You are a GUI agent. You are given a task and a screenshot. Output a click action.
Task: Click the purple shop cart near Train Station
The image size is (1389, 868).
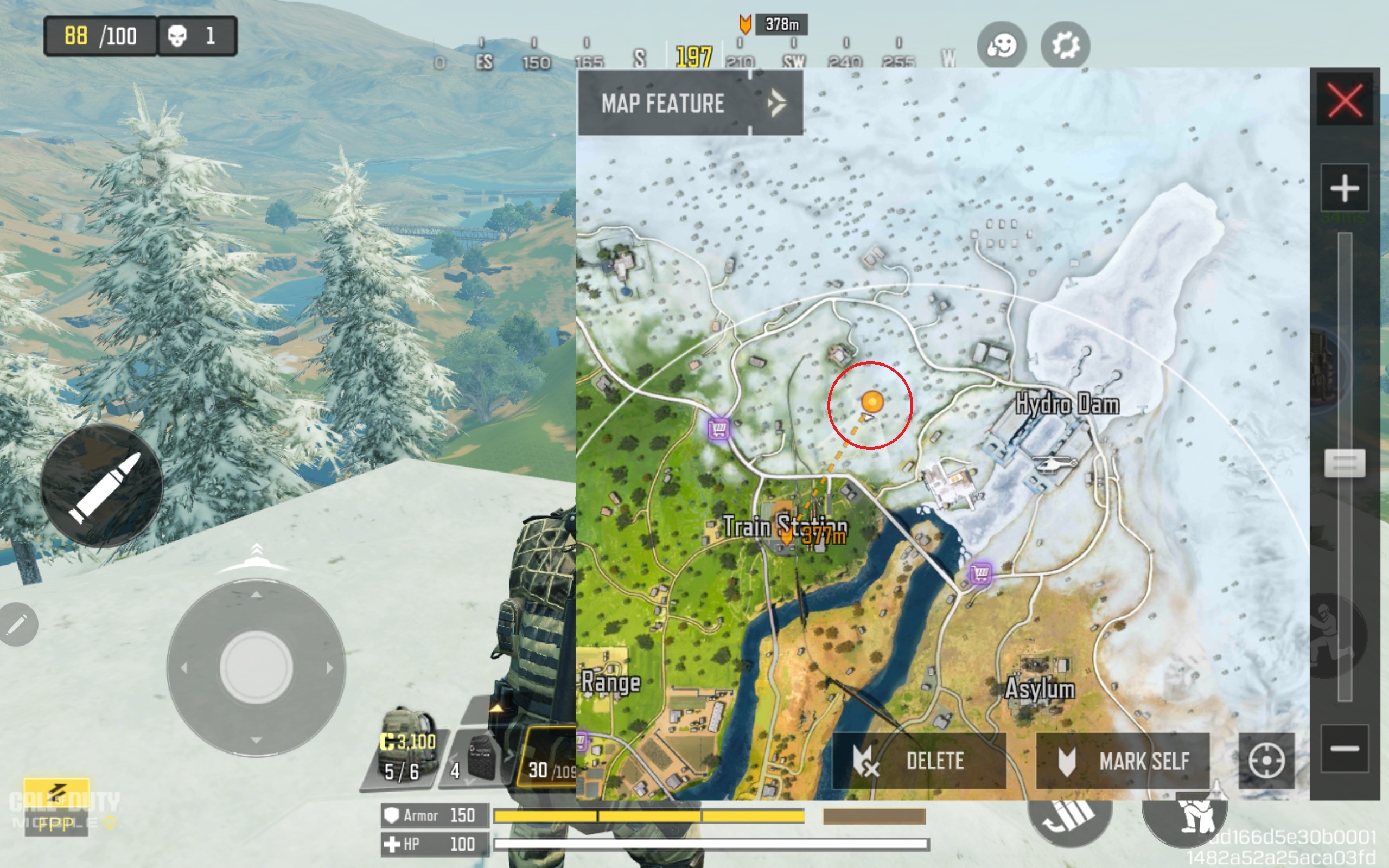718,428
